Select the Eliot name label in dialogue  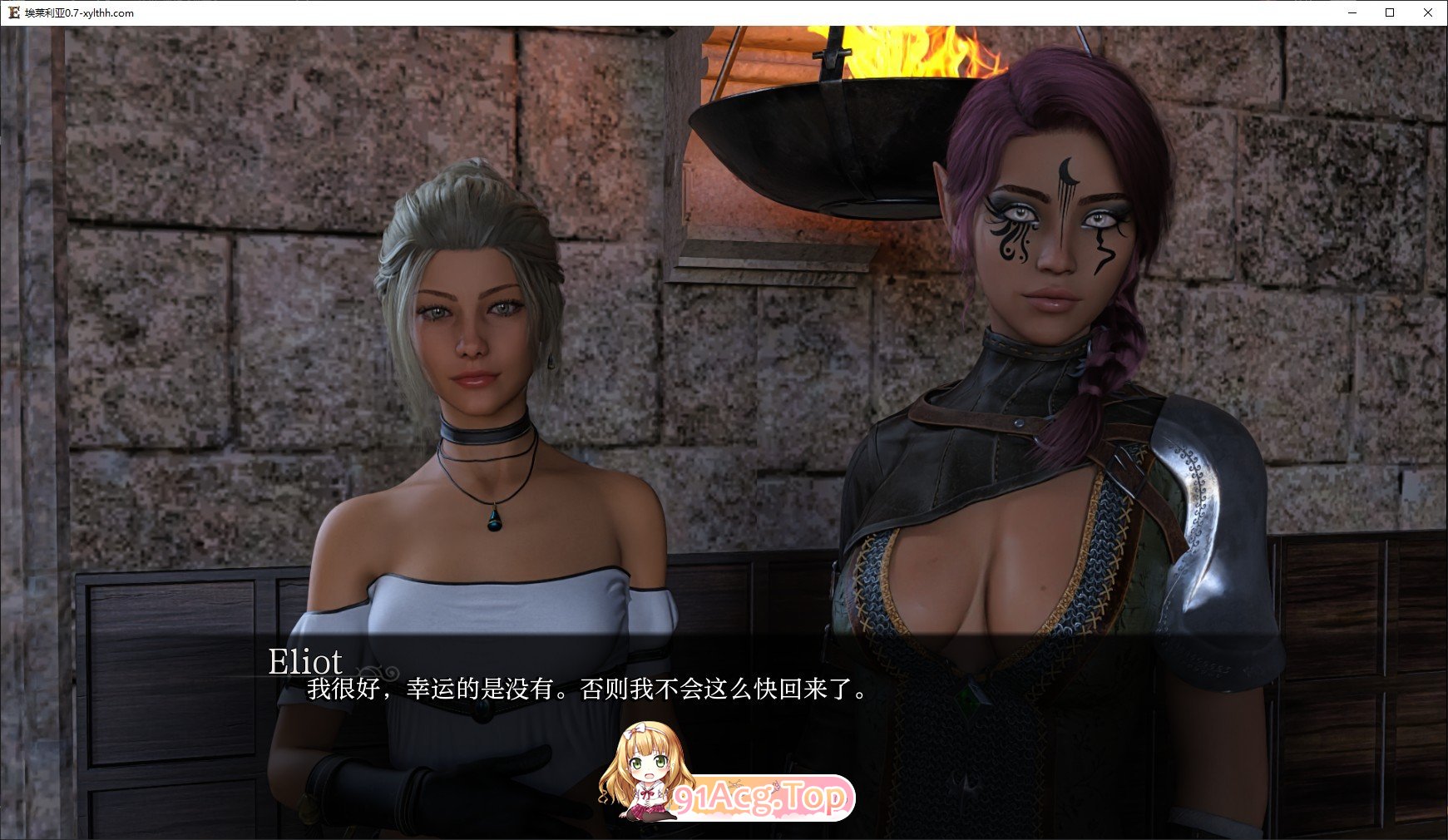pos(306,661)
